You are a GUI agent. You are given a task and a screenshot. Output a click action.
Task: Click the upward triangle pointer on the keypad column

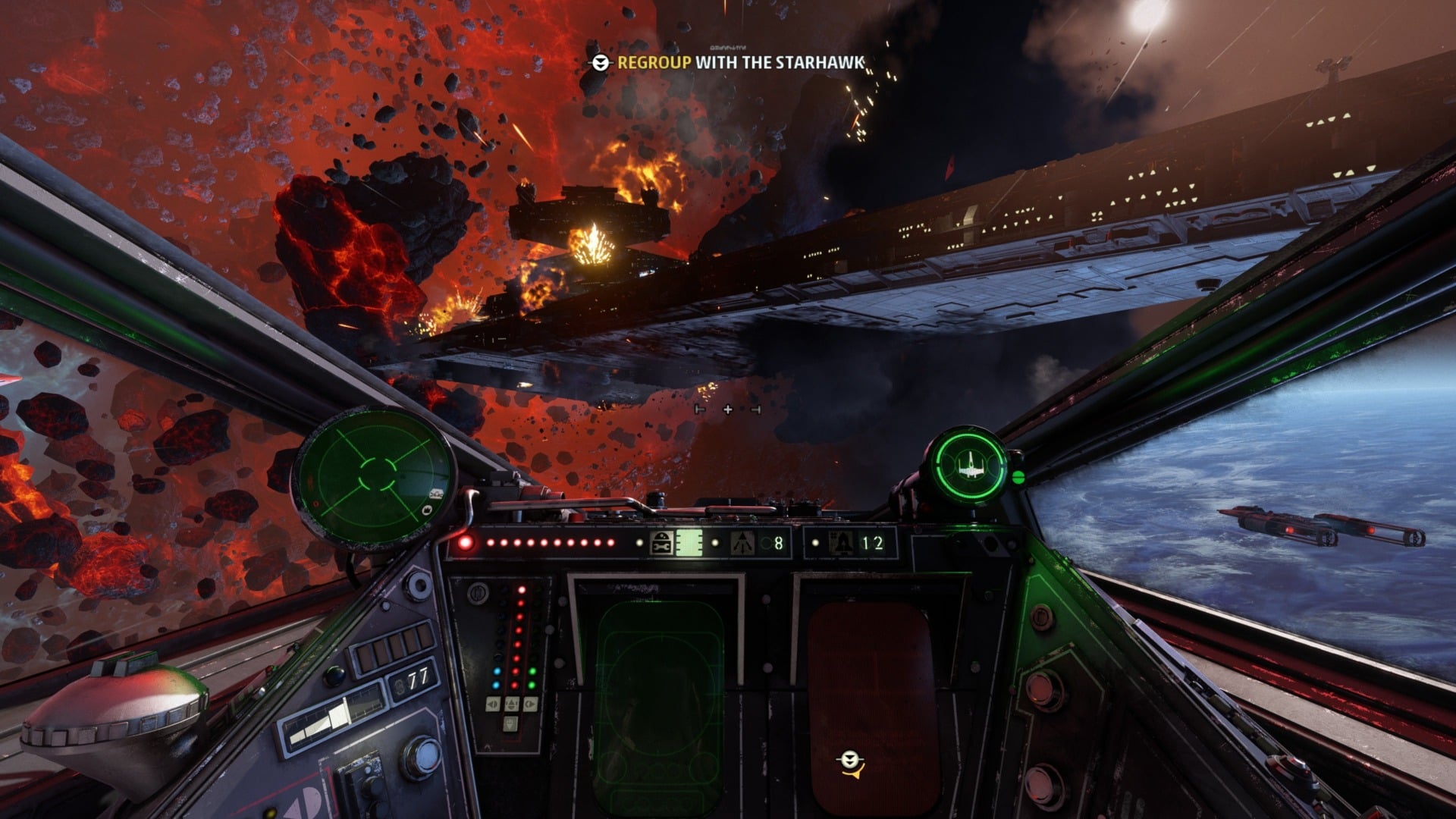[512, 704]
